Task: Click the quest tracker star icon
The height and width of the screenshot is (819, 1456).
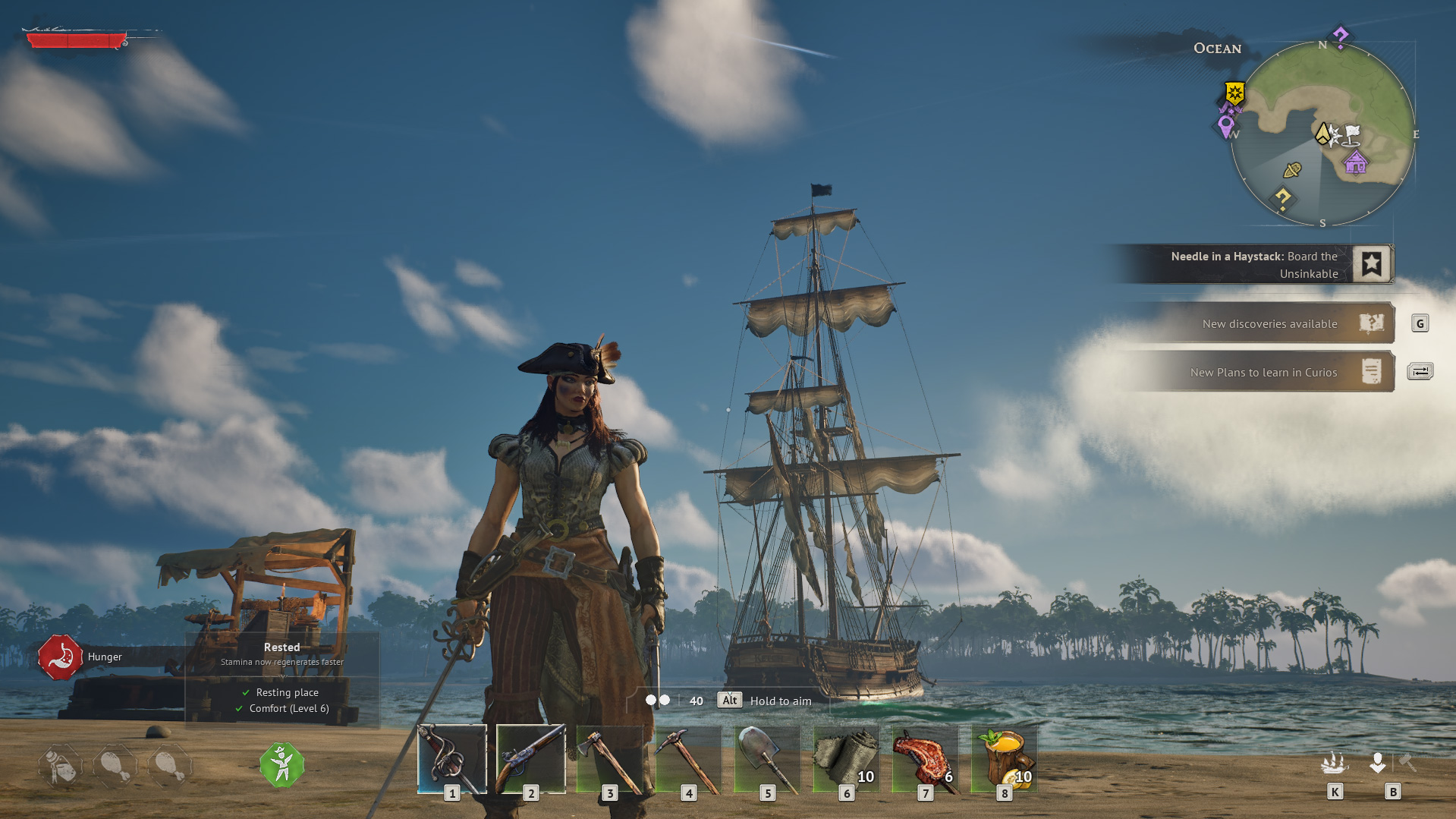Action: (1370, 263)
